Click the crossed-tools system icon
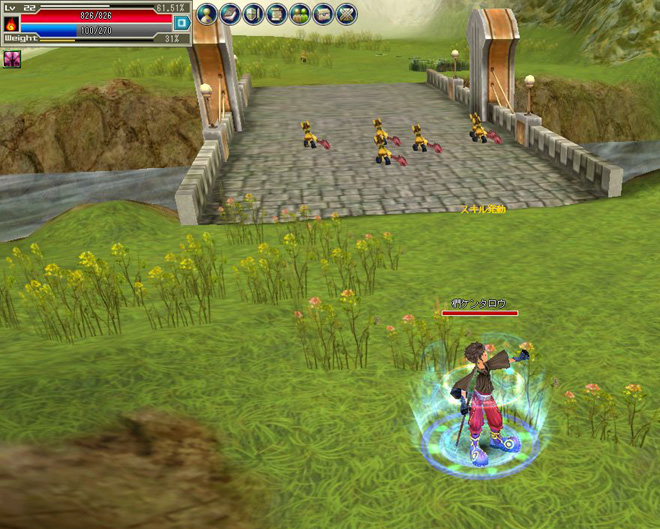This screenshot has height=529, width=660. click(x=346, y=14)
